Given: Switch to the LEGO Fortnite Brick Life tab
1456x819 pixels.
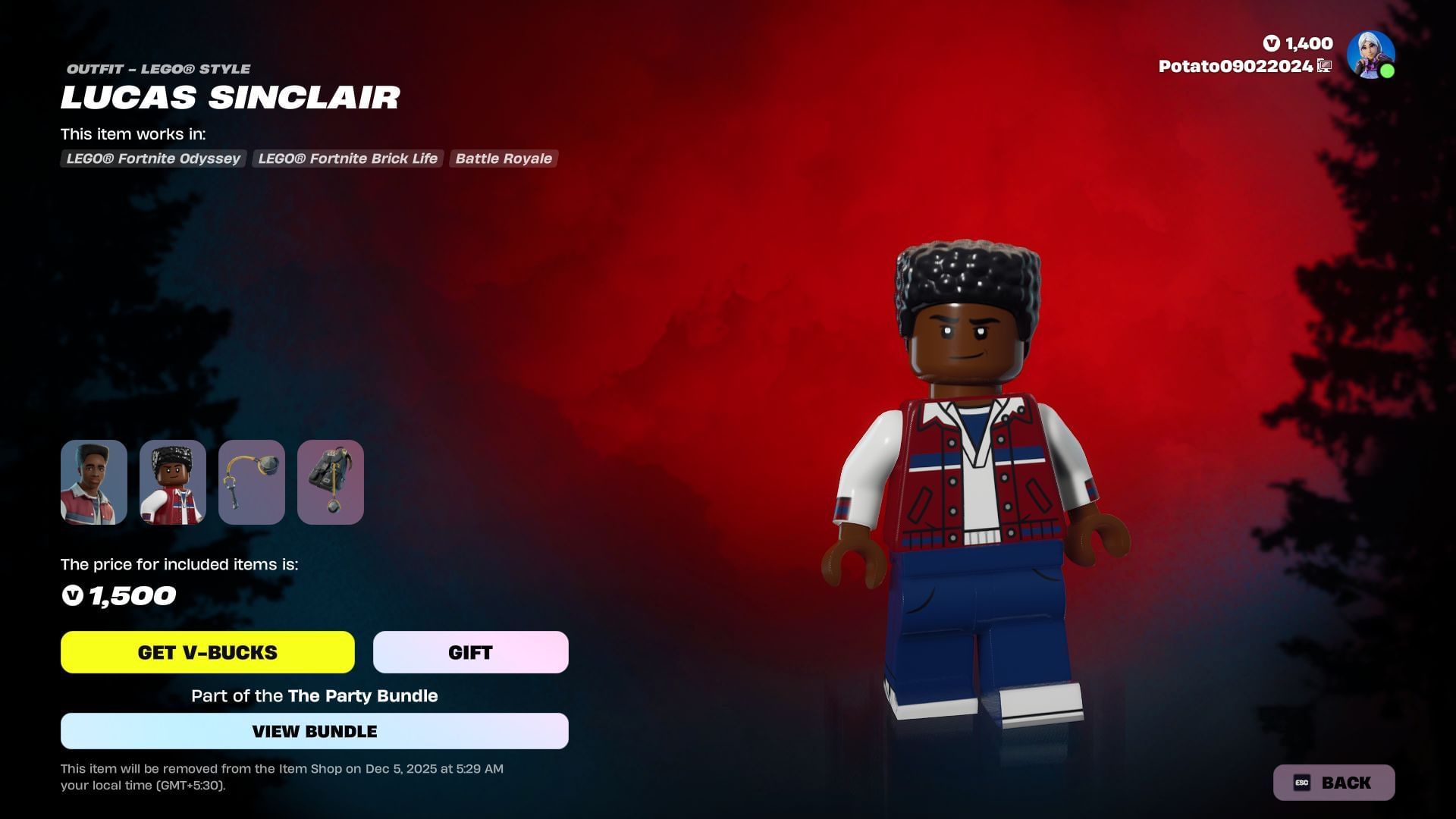Looking at the screenshot, I should click(347, 158).
